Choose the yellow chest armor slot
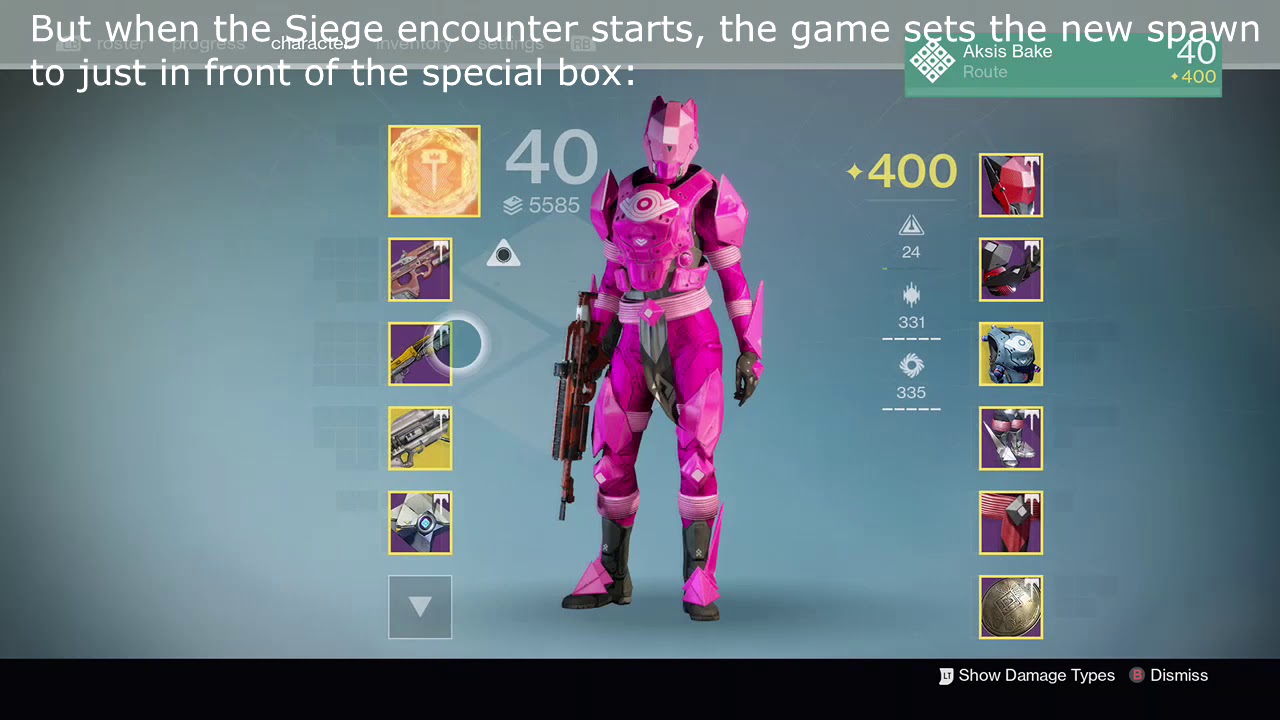1280x720 pixels. click(x=1010, y=354)
